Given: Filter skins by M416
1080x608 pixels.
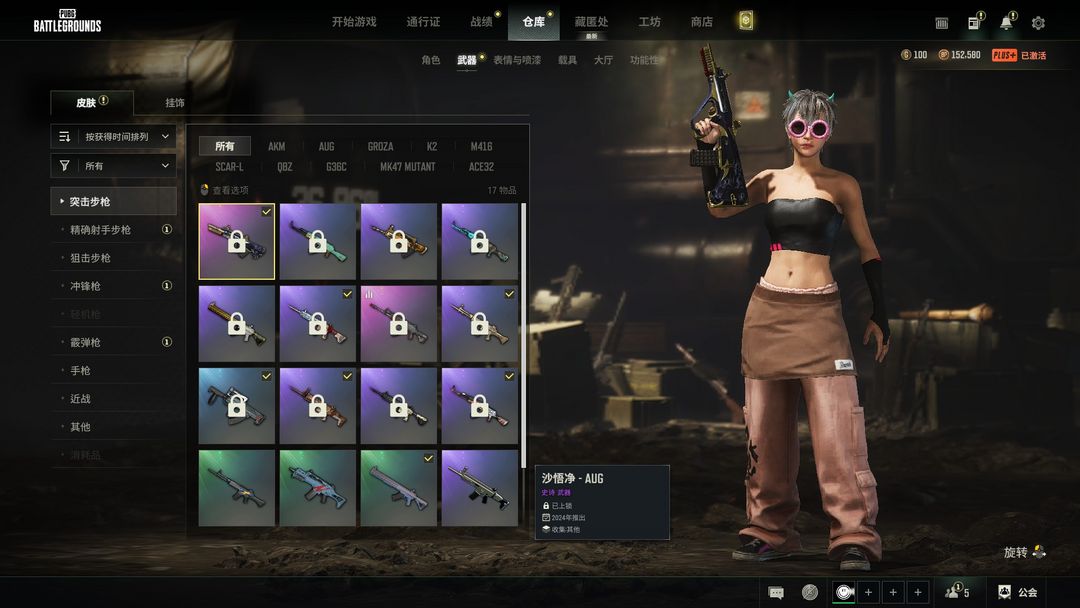Looking at the screenshot, I should pos(482,146).
